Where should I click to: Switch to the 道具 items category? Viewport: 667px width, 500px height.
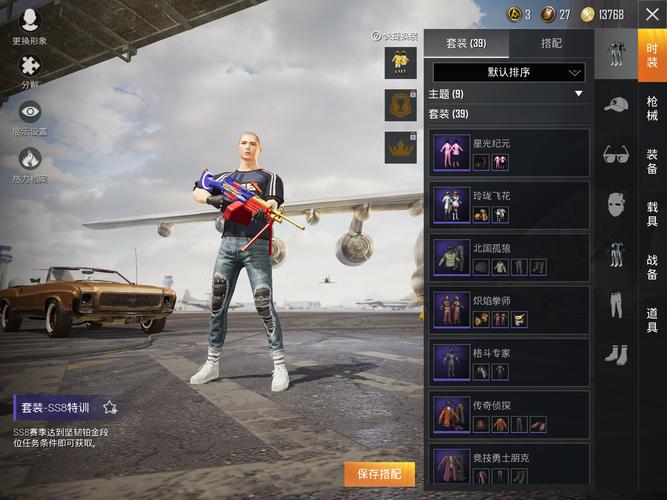(652, 320)
